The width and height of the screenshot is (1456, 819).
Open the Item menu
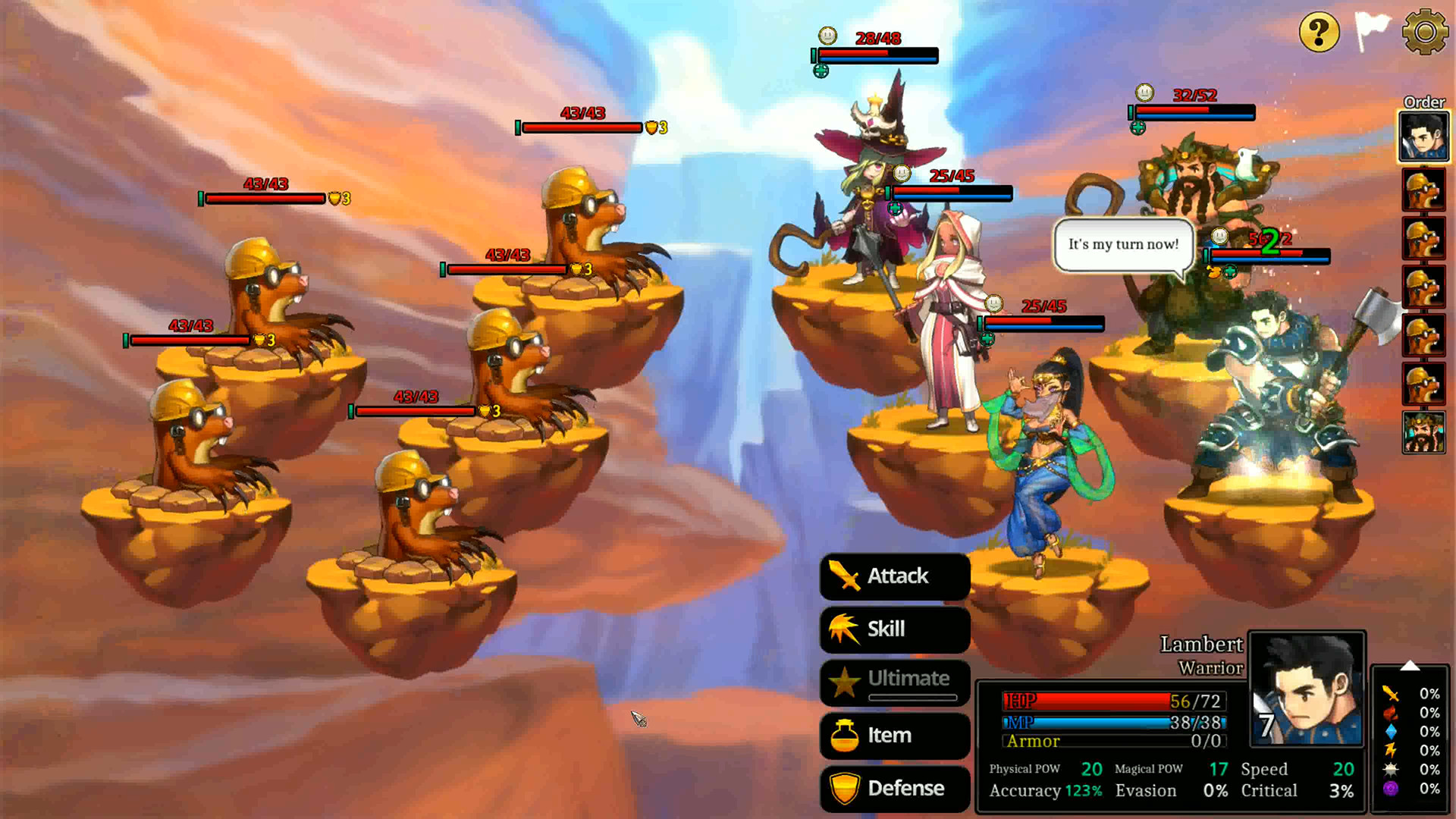point(895,735)
